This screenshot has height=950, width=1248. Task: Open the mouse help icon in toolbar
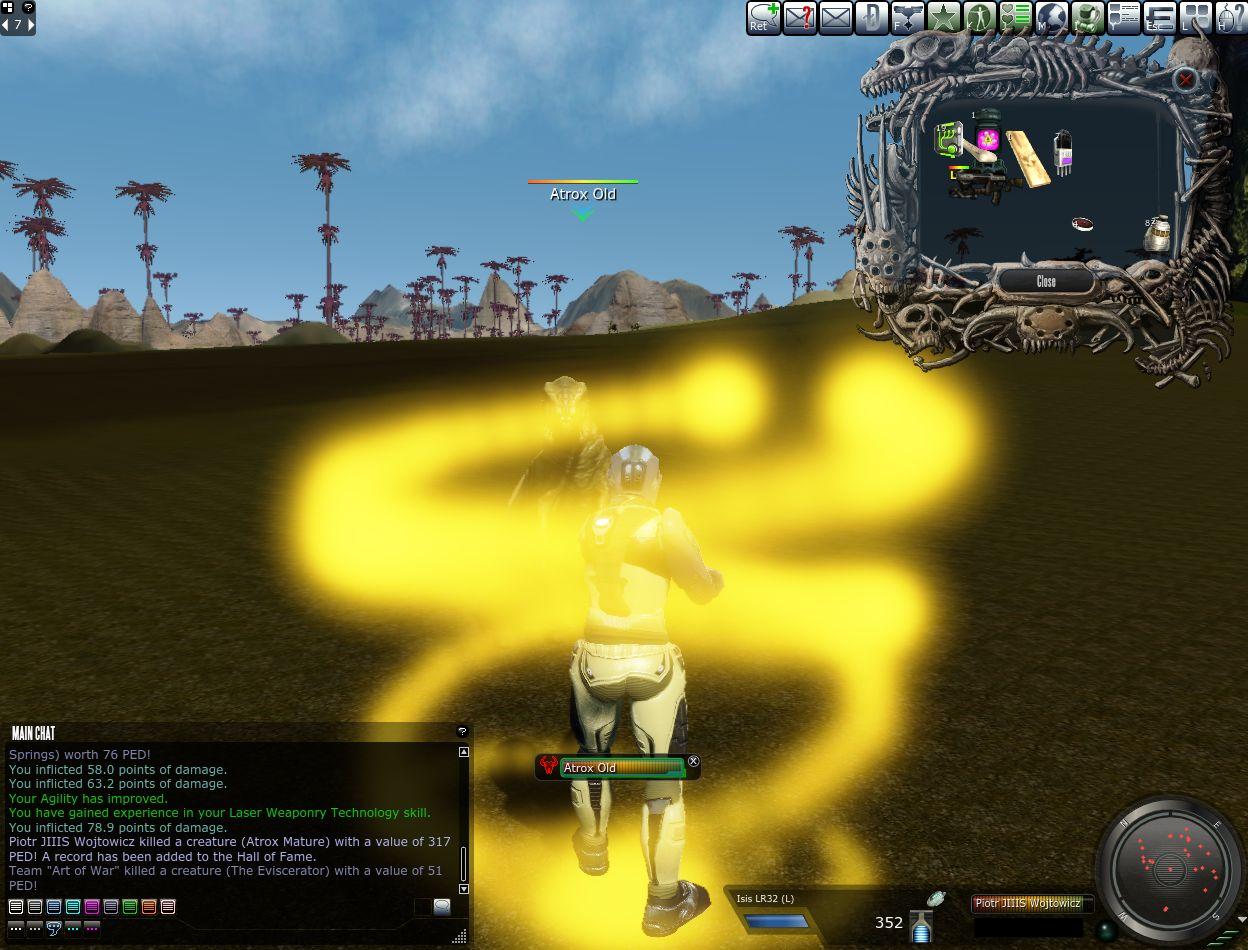tap(1231, 18)
